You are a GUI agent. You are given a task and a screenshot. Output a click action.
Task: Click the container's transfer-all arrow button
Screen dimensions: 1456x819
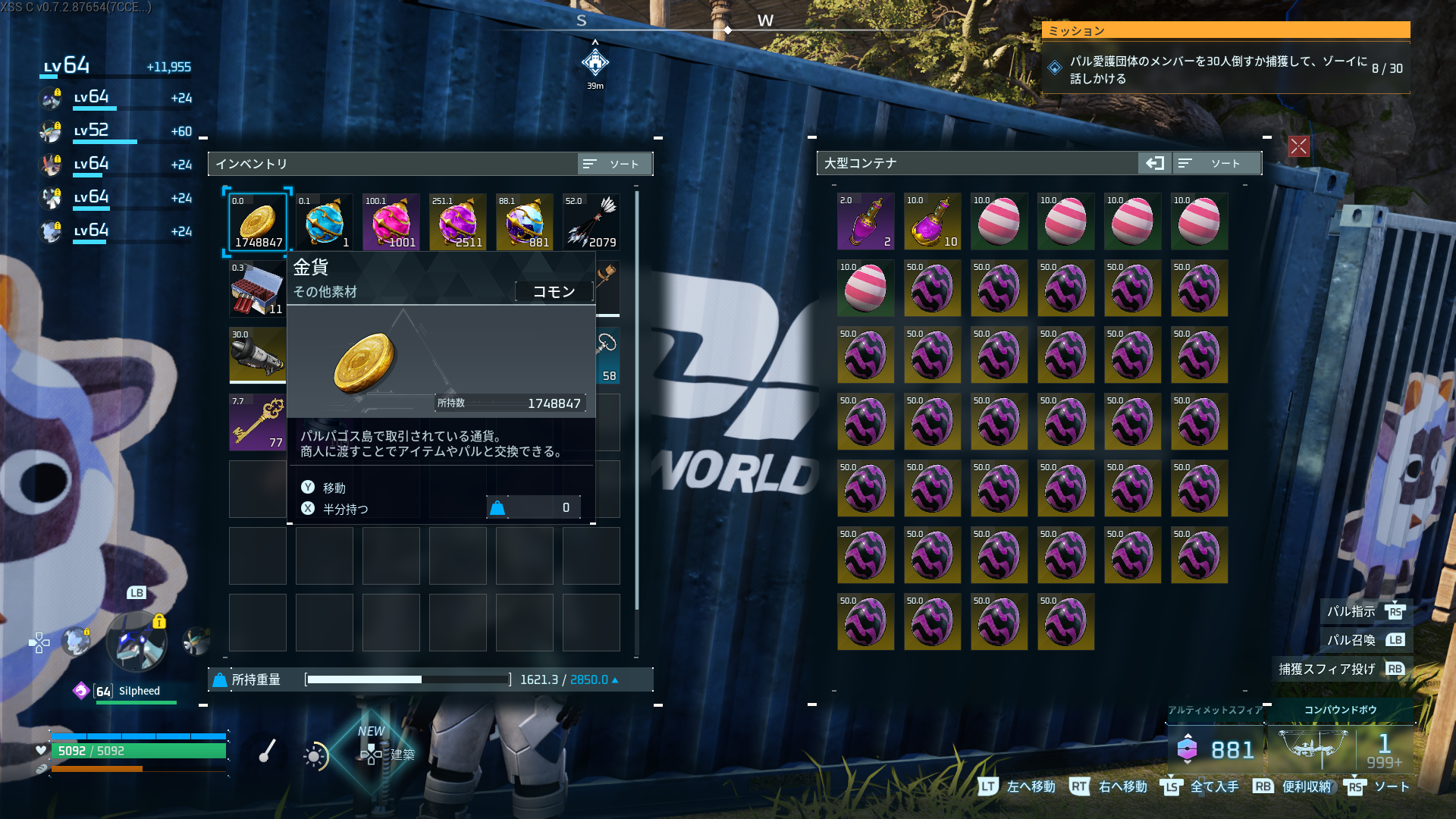(x=1155, y=163)
